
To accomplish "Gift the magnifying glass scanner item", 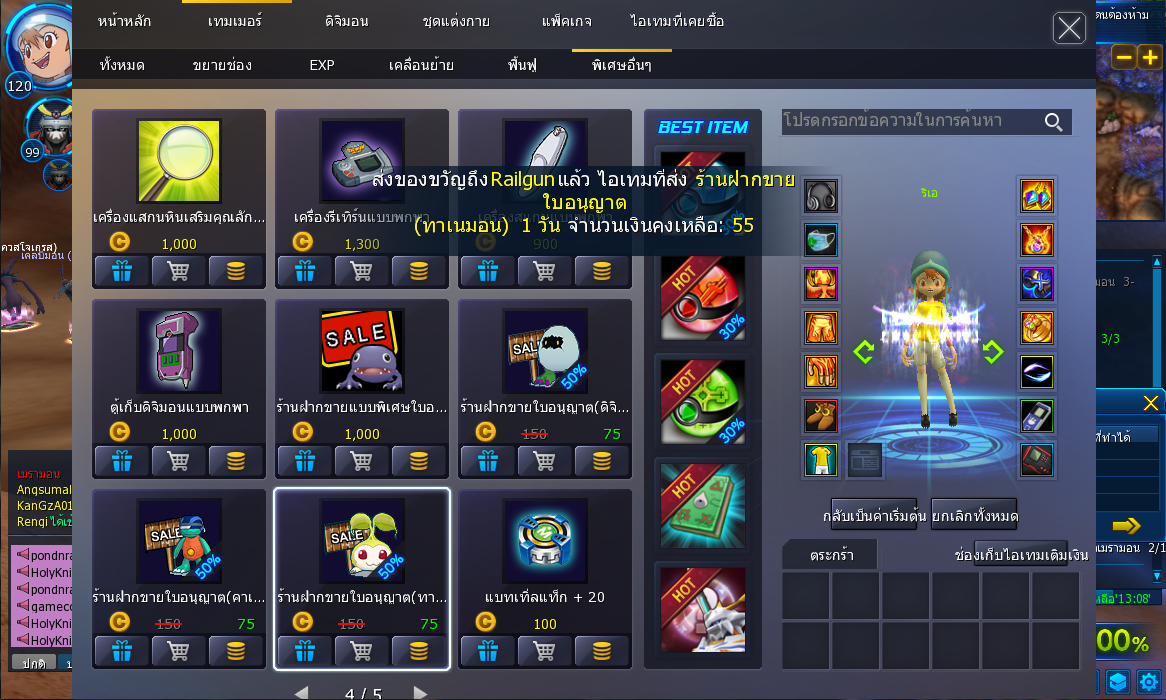I will click(x=122, y=271).
